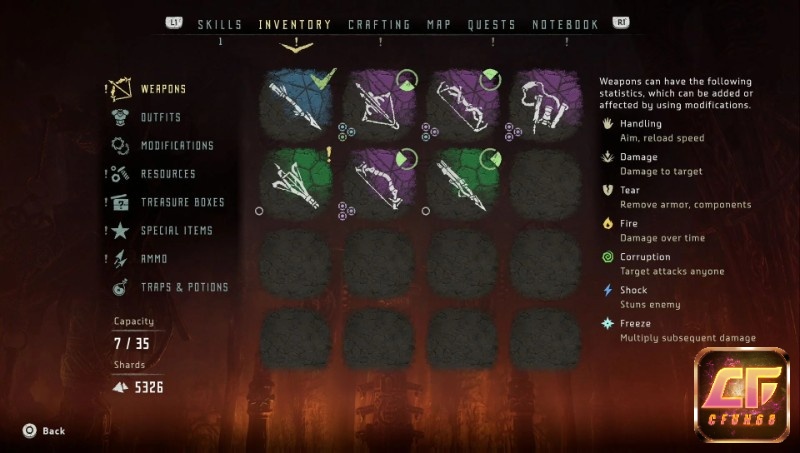800x453 pixels.
Task: Choose the Modifications category
Action: (176, 146)
